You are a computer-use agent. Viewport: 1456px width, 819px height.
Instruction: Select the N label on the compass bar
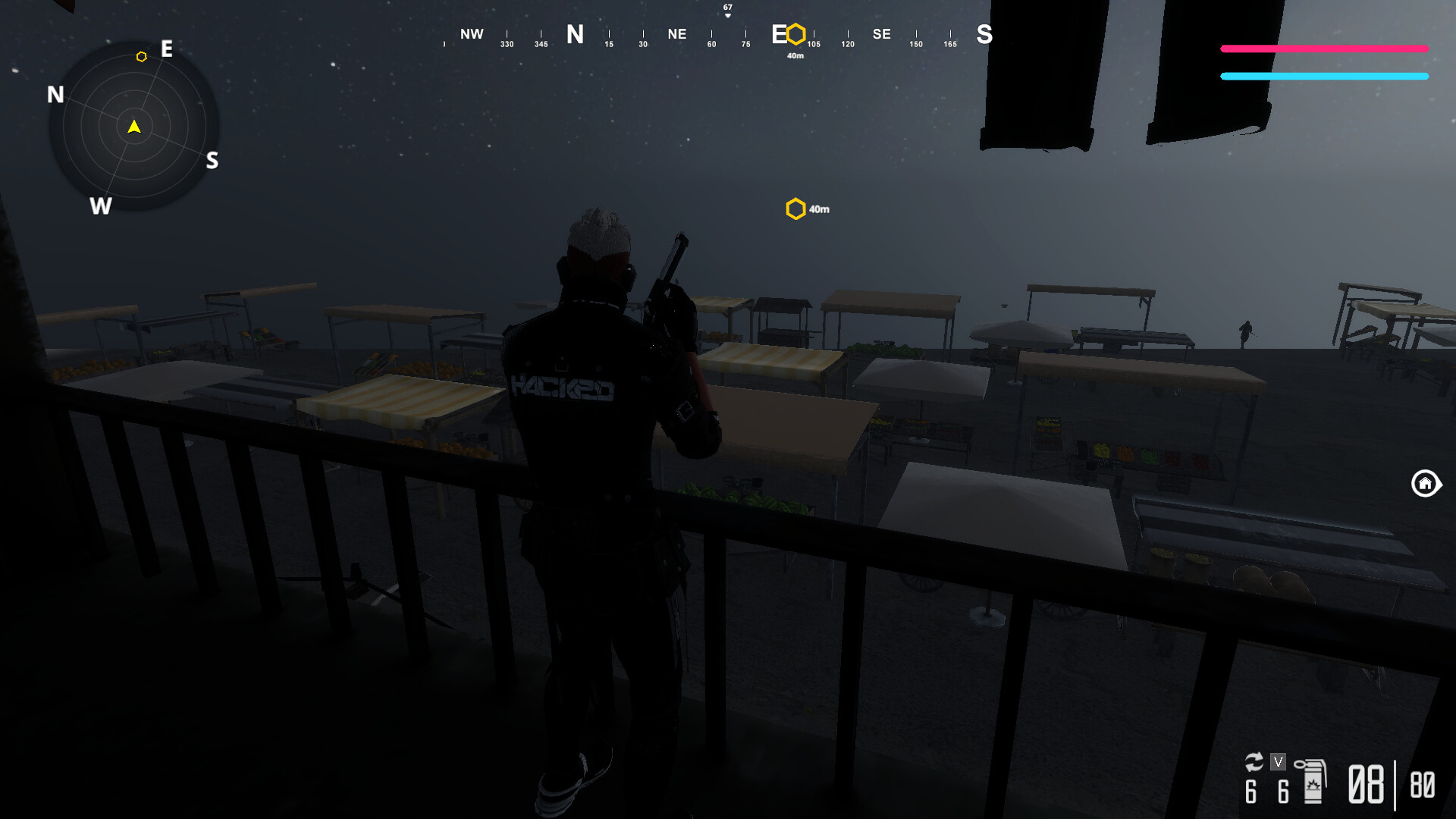(575, 35)
